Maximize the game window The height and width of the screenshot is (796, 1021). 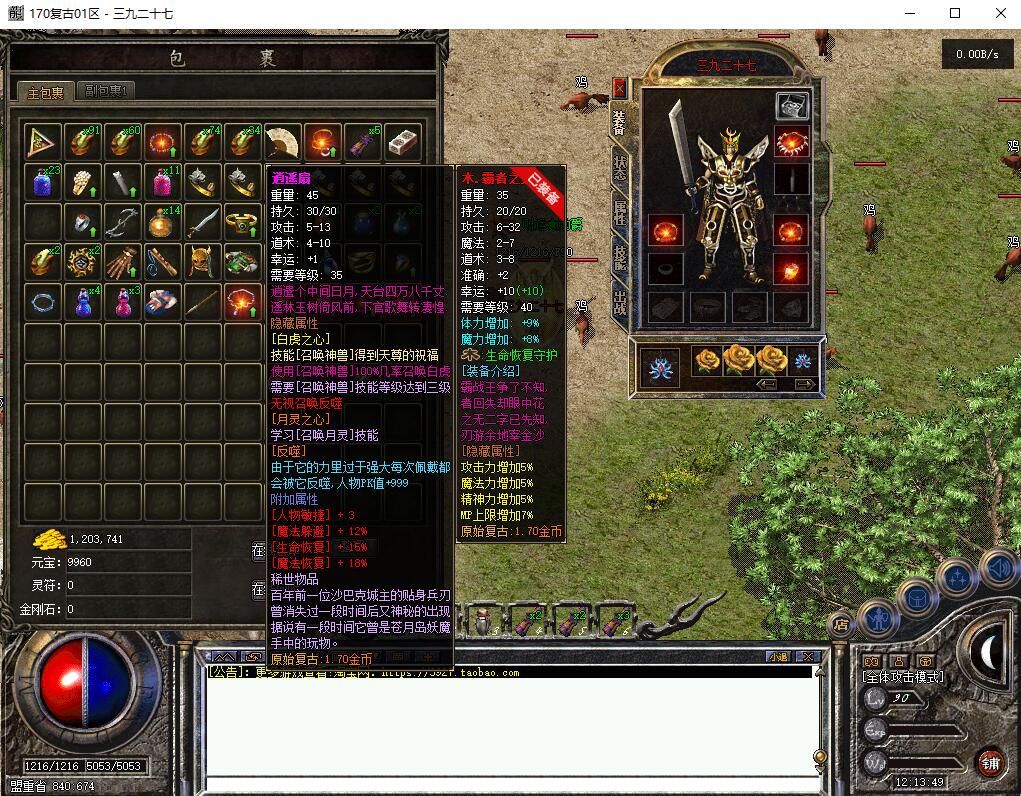955,13
